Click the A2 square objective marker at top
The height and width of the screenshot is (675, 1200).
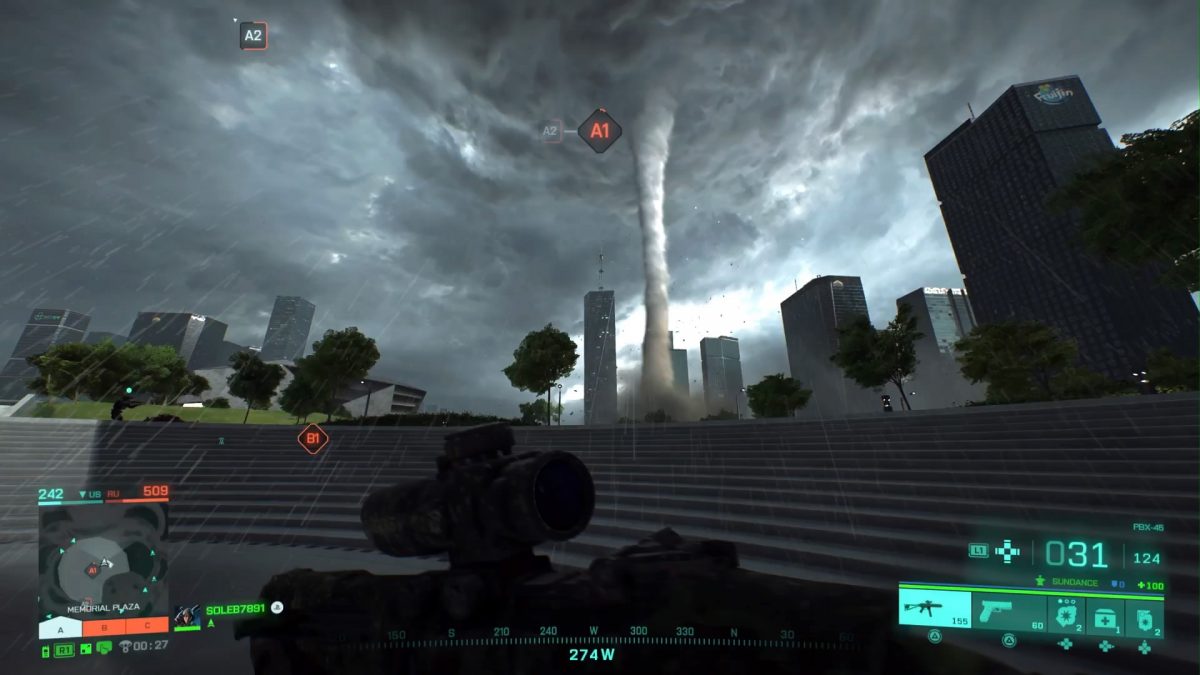pos(253,37)
